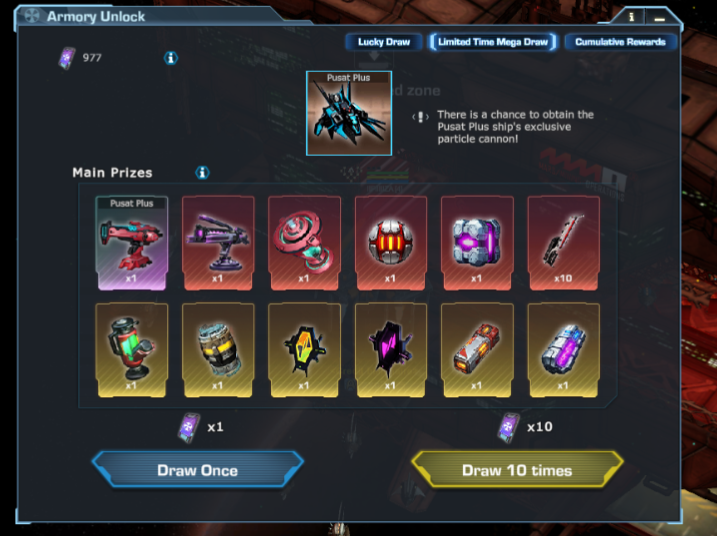Viewport: 717px width, 536px height.
Task: Open the Limited Time Mega Draw tab
Action: click(x=493, y=42)
